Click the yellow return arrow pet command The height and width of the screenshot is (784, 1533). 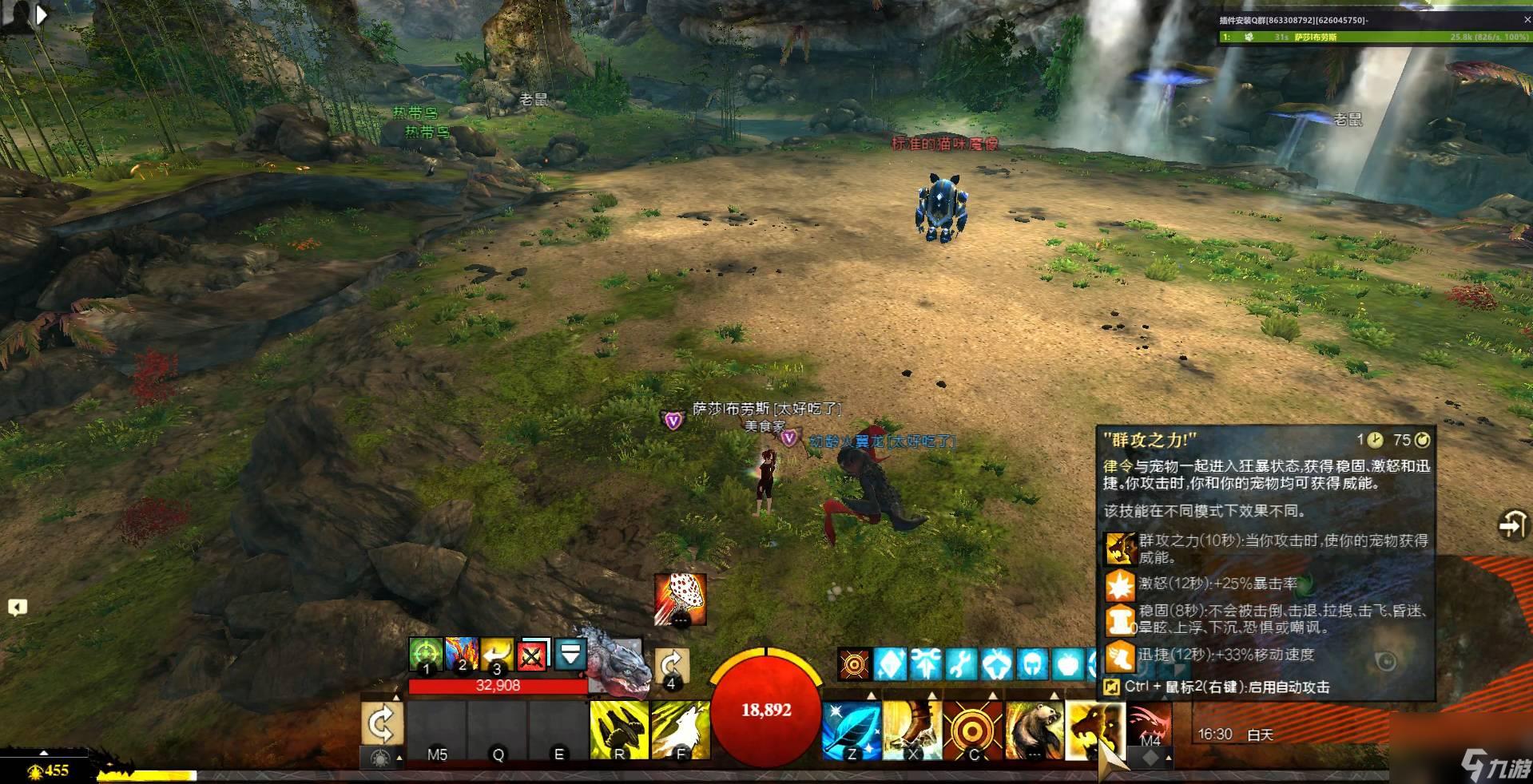497,655
